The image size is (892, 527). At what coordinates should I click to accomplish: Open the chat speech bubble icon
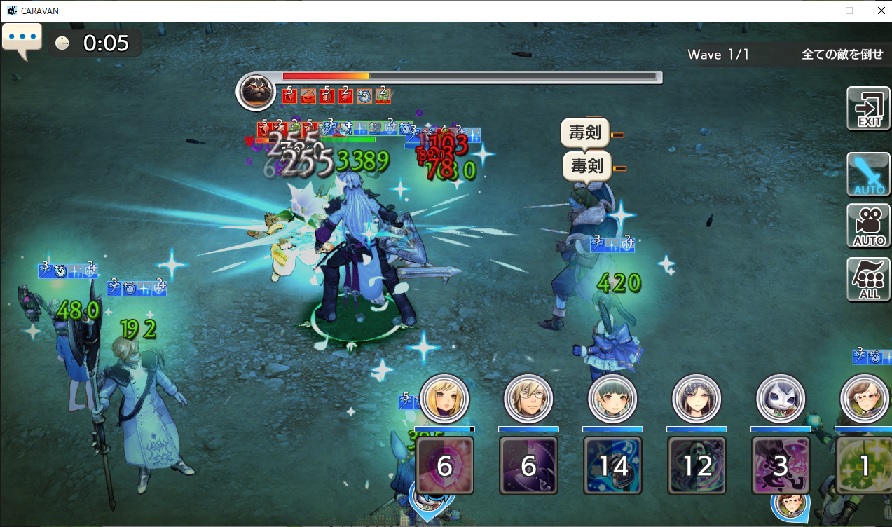pos(21,42)
